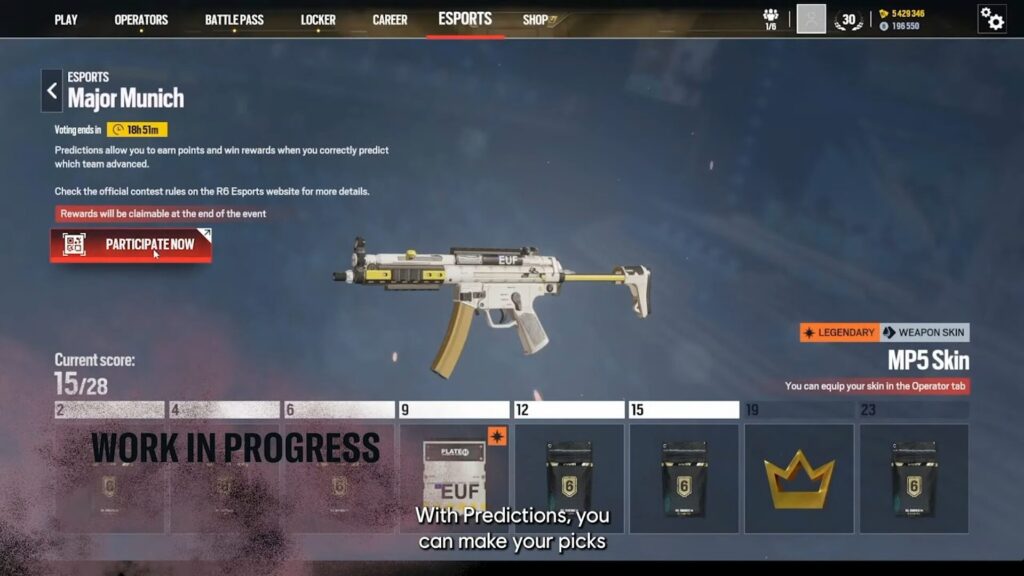This screenshot has height=576, width=1024.
Task: Pick the 23-point pack reward tile
Action: coord(914,478)
